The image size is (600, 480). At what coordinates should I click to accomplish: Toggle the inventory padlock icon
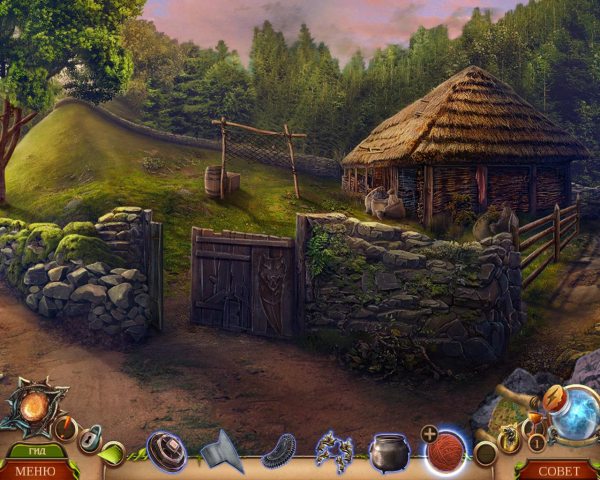coord(91,438)
